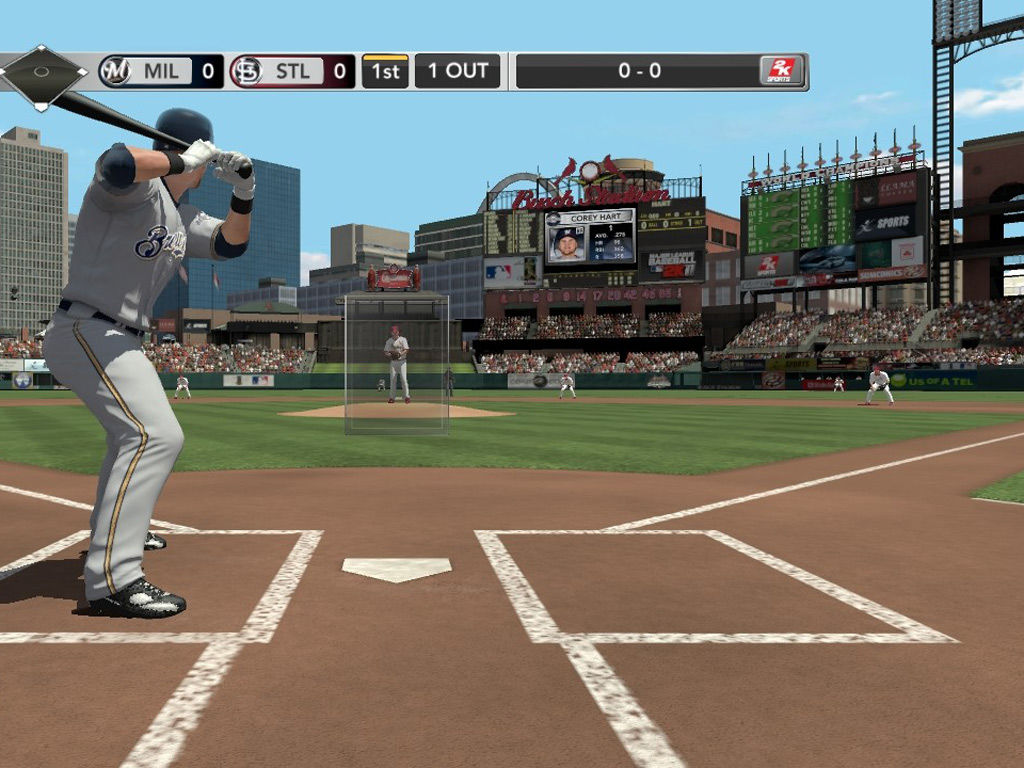1024x768 pixels.
Task: Click the 2K Sports logo on scorebar
Action: [x=780, y=71]
